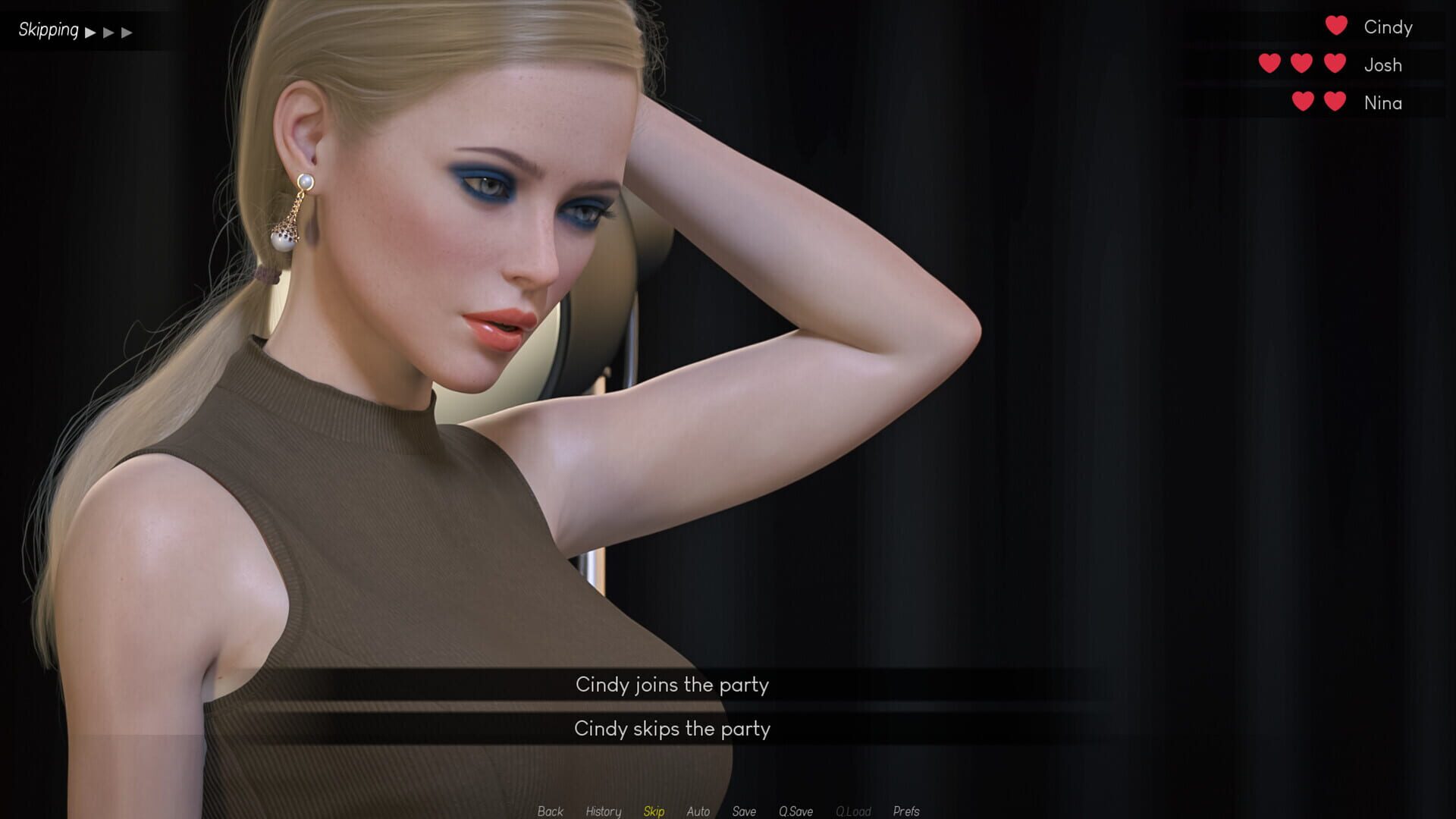Click Back to rewind dialogue
The width and height of the screenshot is (1456, 819).
tap(550, 811)
